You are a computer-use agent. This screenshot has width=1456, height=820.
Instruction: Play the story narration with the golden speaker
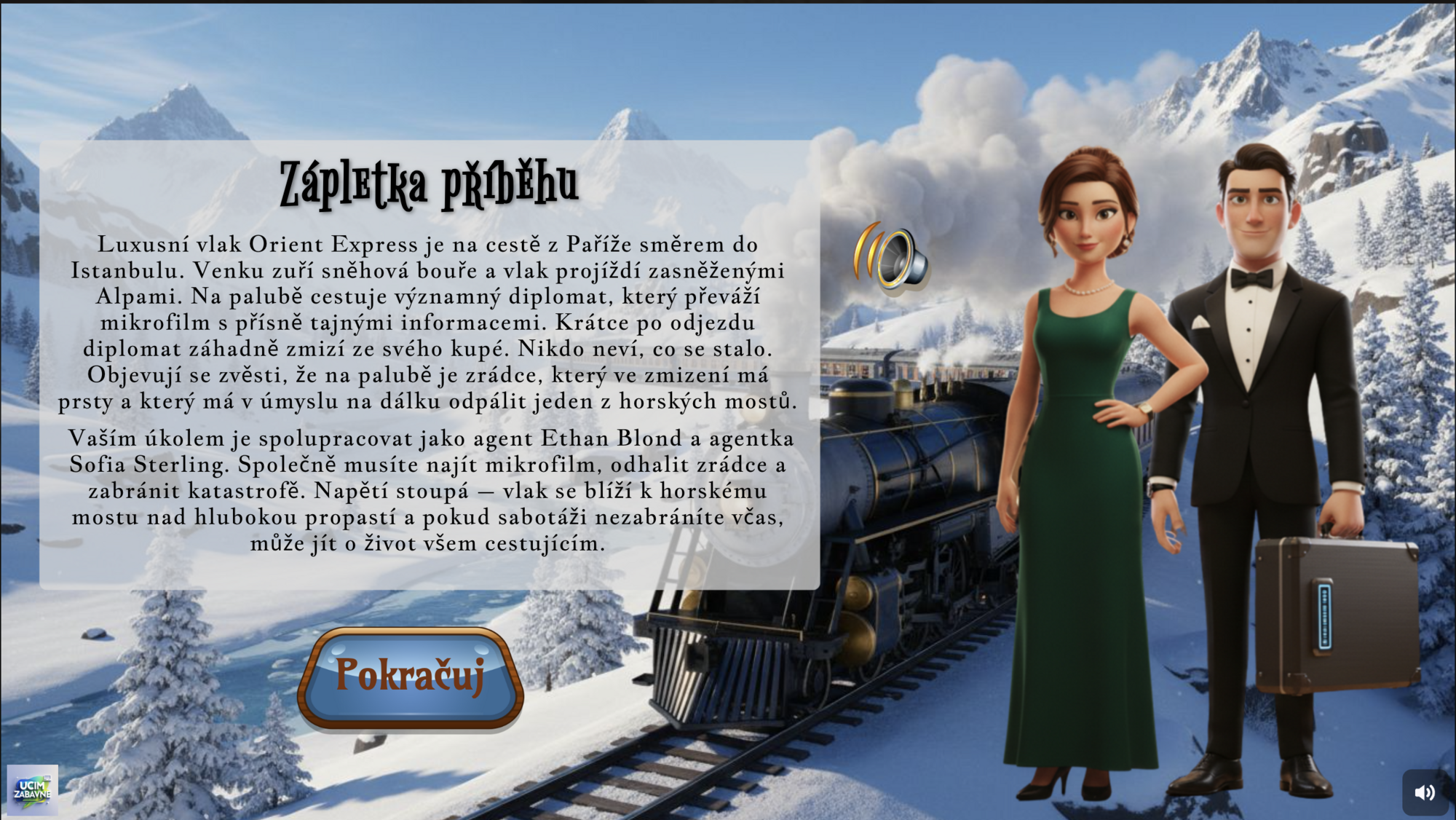click(x=893, y=259)
